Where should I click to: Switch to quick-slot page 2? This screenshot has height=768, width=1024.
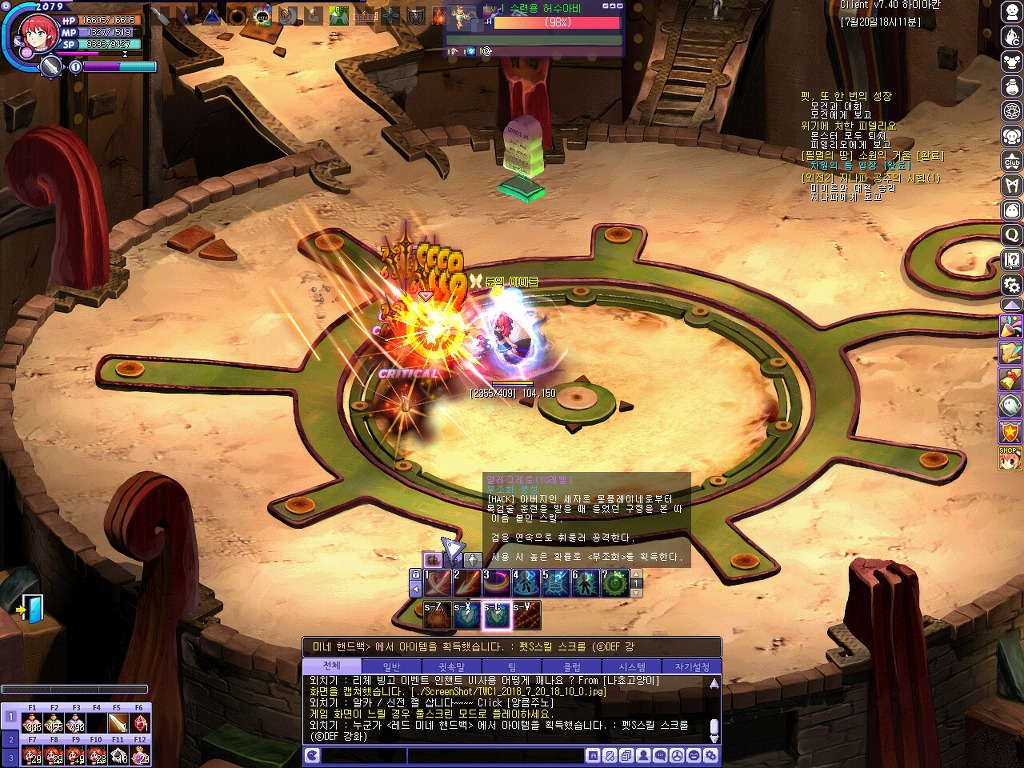click(x=9, y=738)
